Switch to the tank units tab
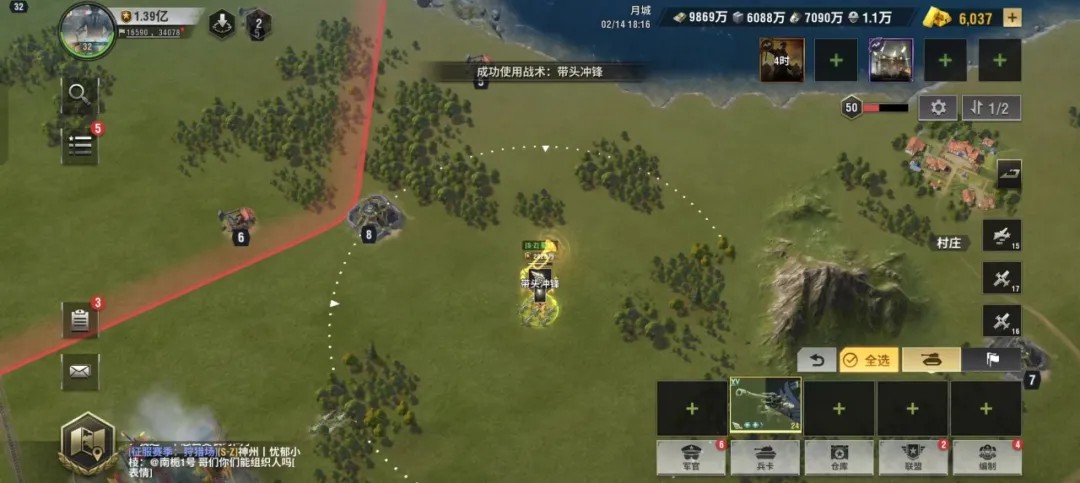 click(x=931, y=360)
